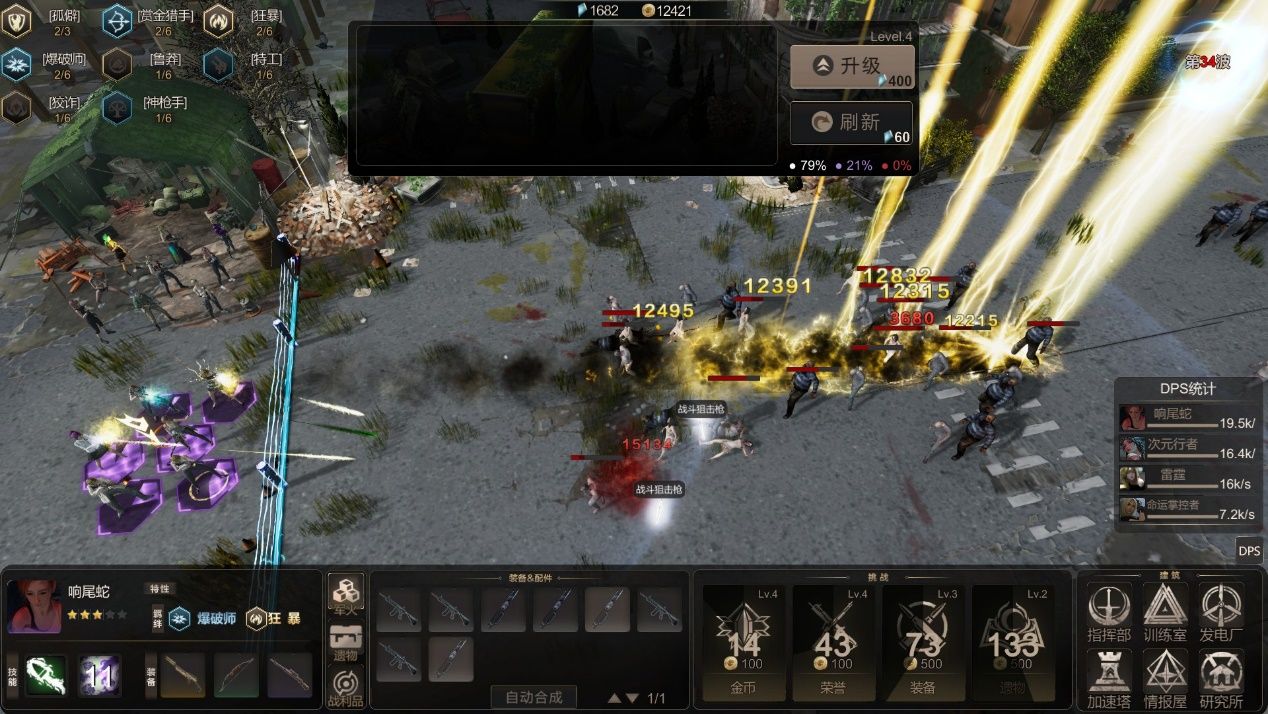Start the 荣誉 honor challenge
This screenshot has width=1268, height=714.
834,642
